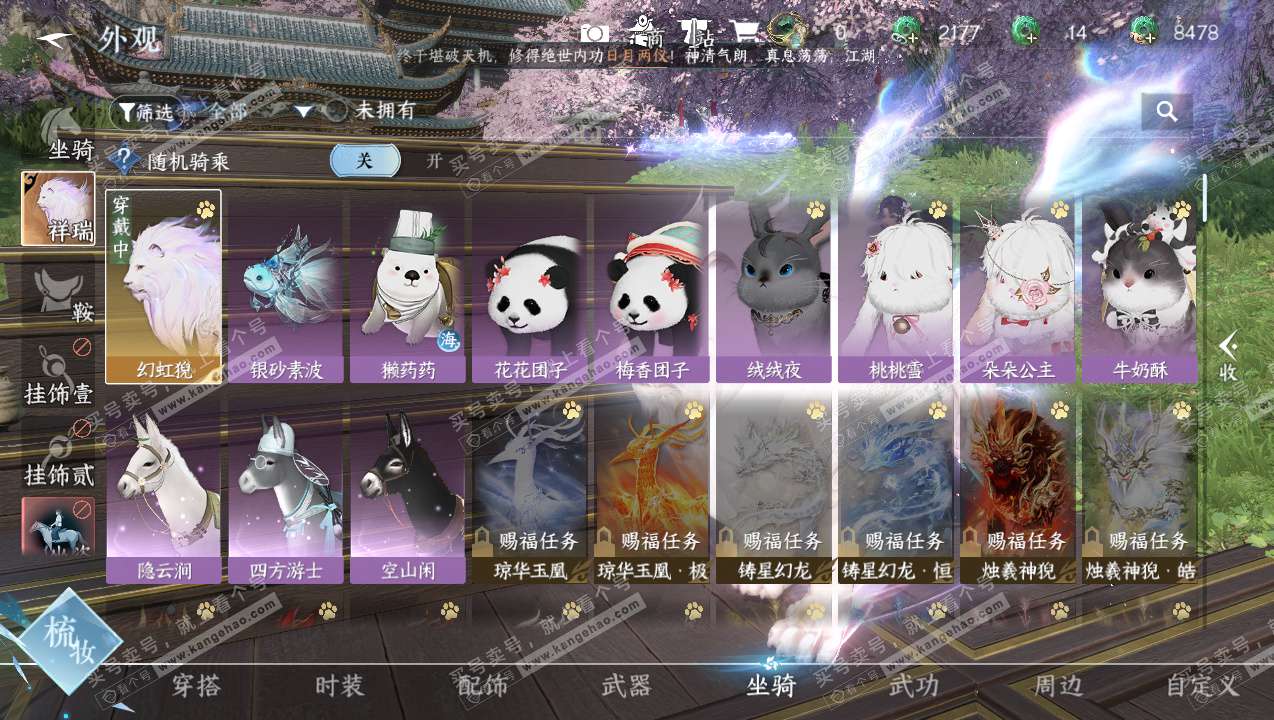Pick the 烛羲神猊 locked mount
The height and width of the screenshot is (720, 1274).
click(x=1018, y=490)
